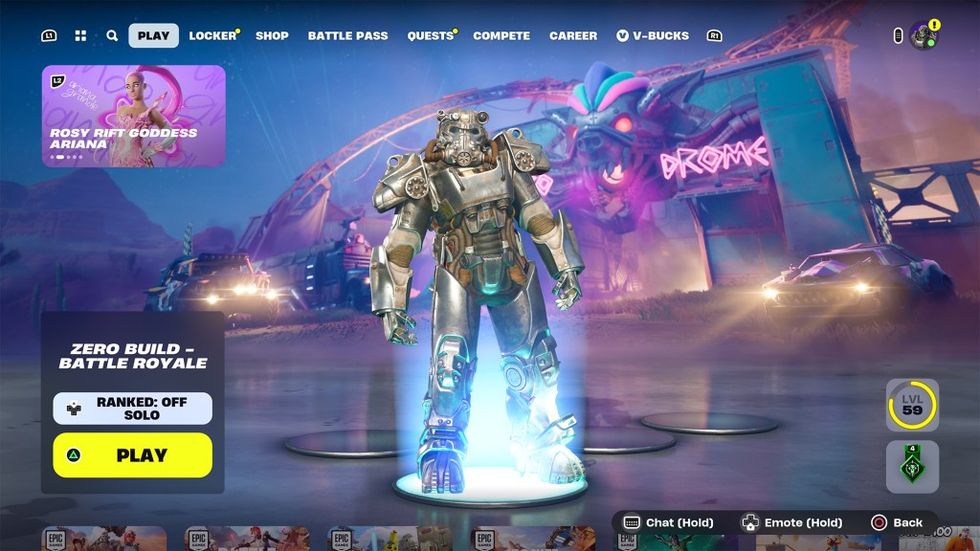
Task: Open the Quests tab
Action: [430, 36]
